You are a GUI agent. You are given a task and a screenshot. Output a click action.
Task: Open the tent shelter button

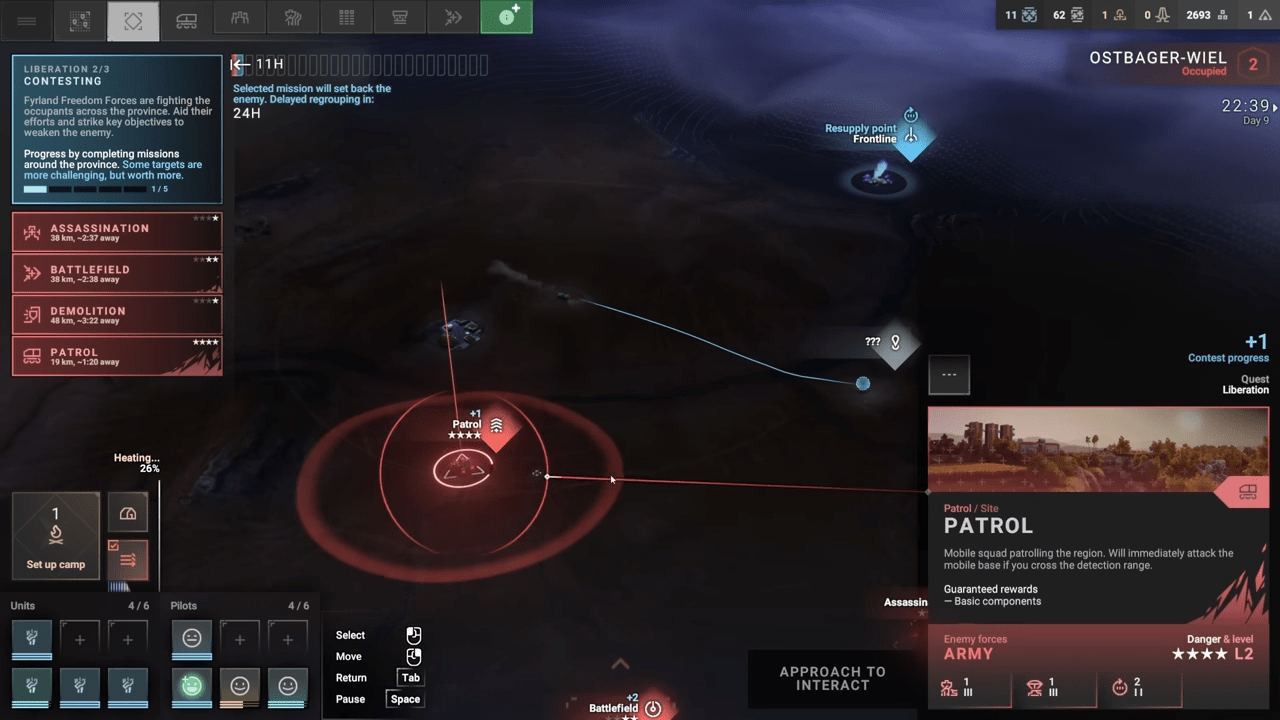coord(128,513)
